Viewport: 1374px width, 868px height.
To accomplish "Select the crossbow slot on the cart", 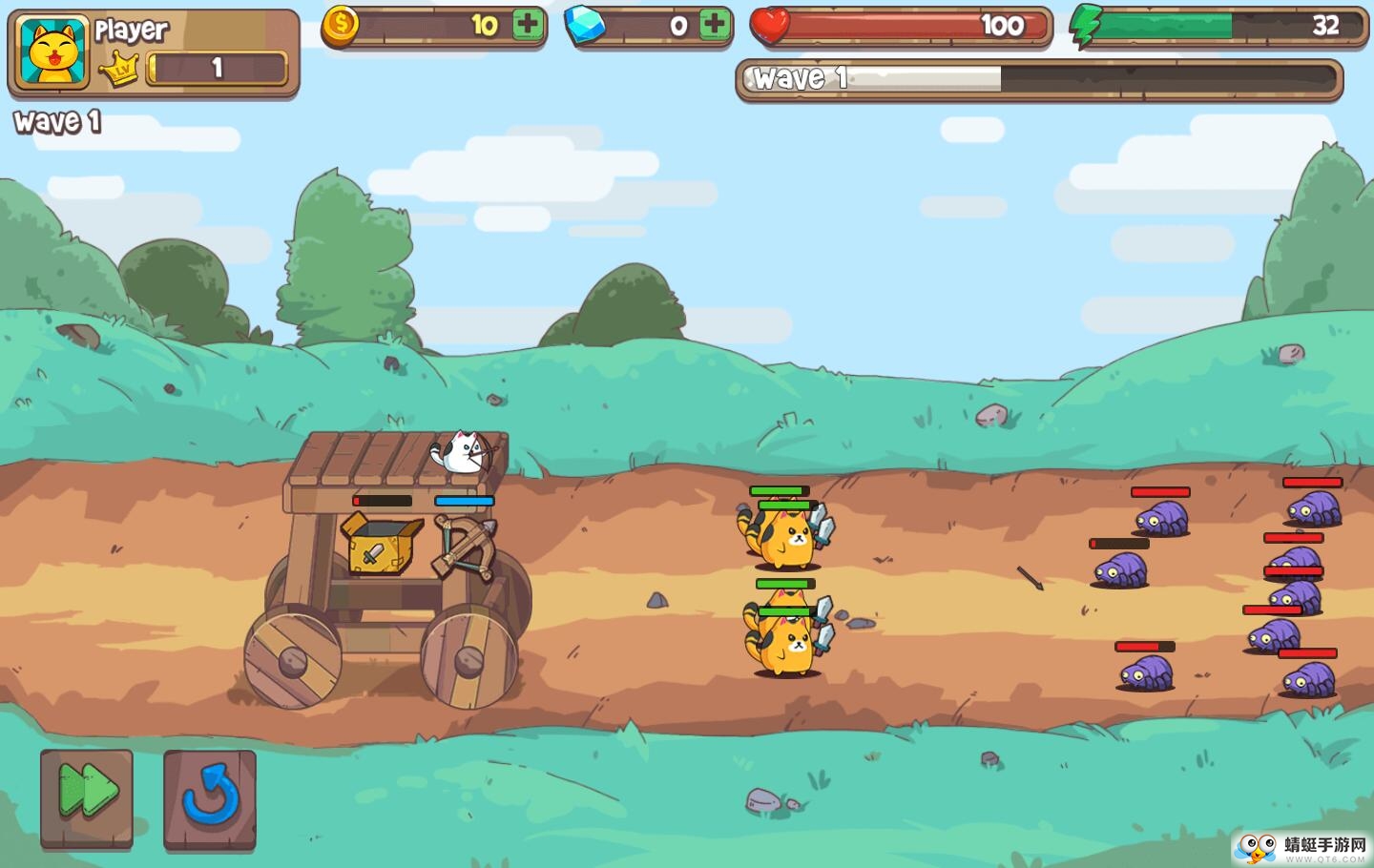I will point(466,546).
